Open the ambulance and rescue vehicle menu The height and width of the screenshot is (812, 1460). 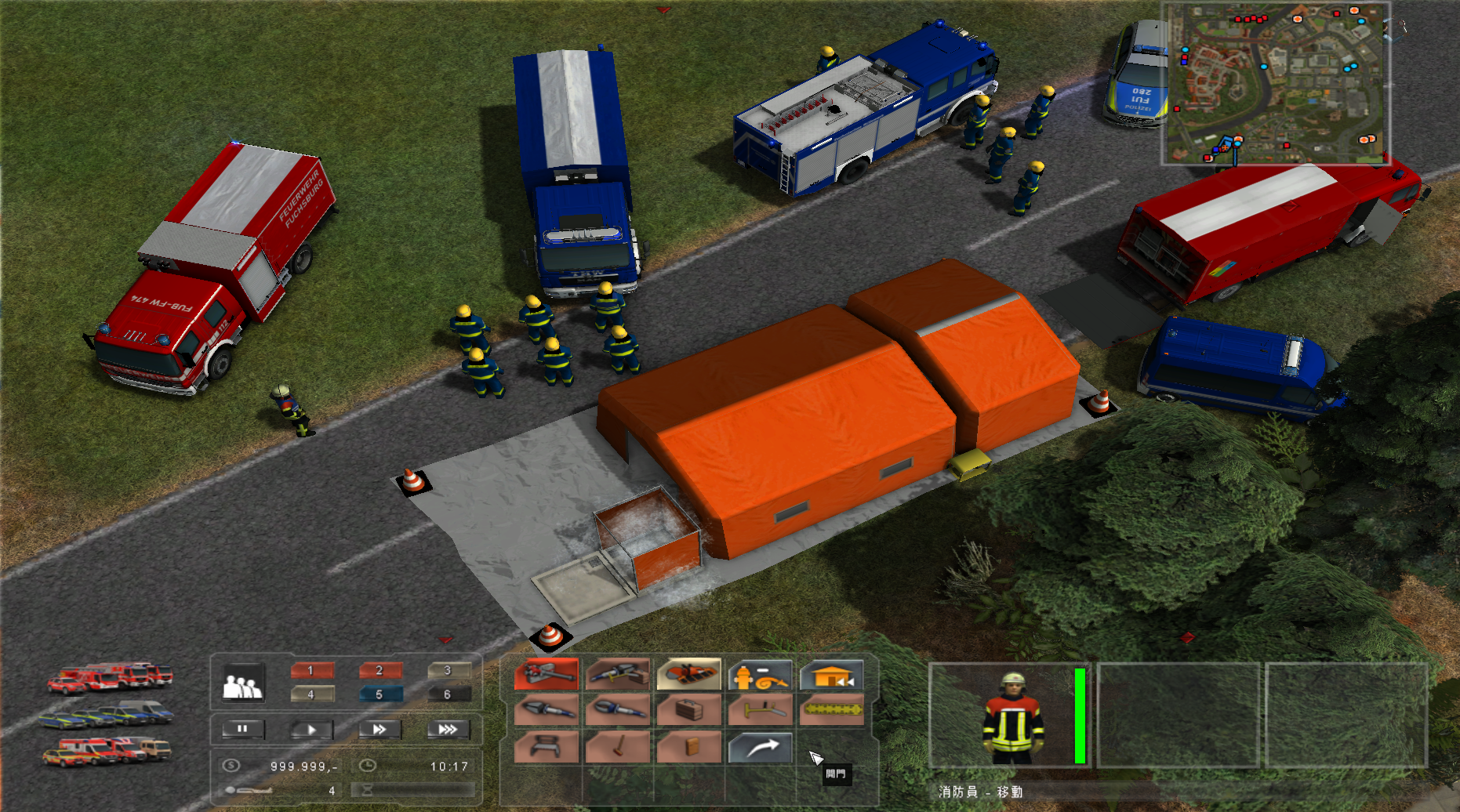tap(106, 751)
